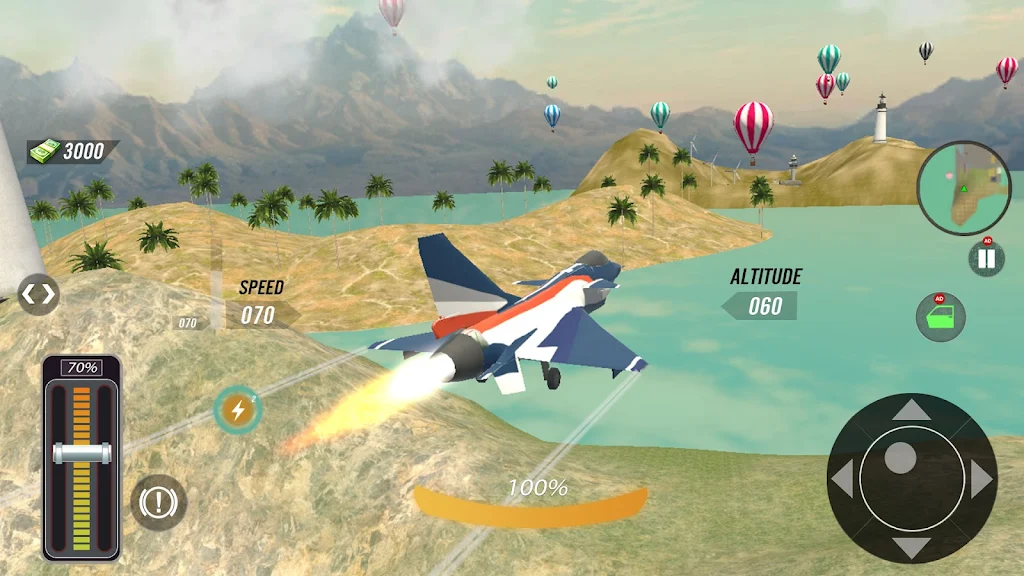Viewport: 1024px width, 576px height.
Task: Push the joystick's up arrow
Action: (910, 409)
